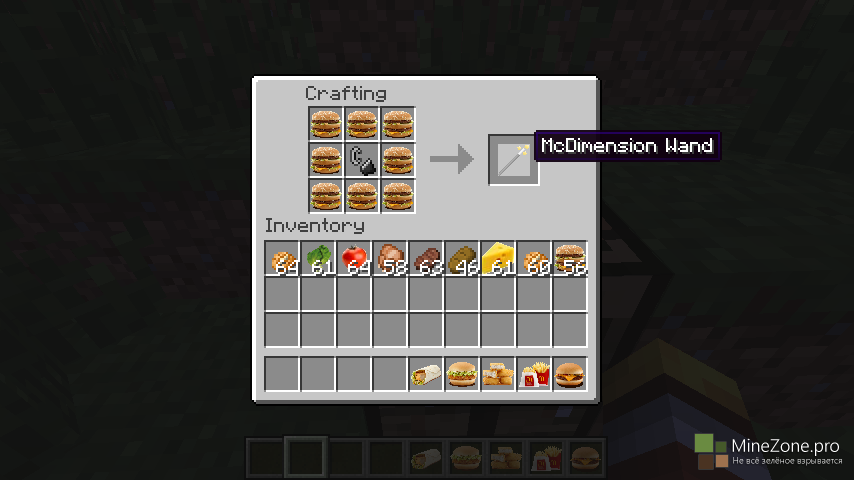The image size is (854, 480).
Task: Select the dark cooked beef stack of 63
Action: tap(426, 258)
